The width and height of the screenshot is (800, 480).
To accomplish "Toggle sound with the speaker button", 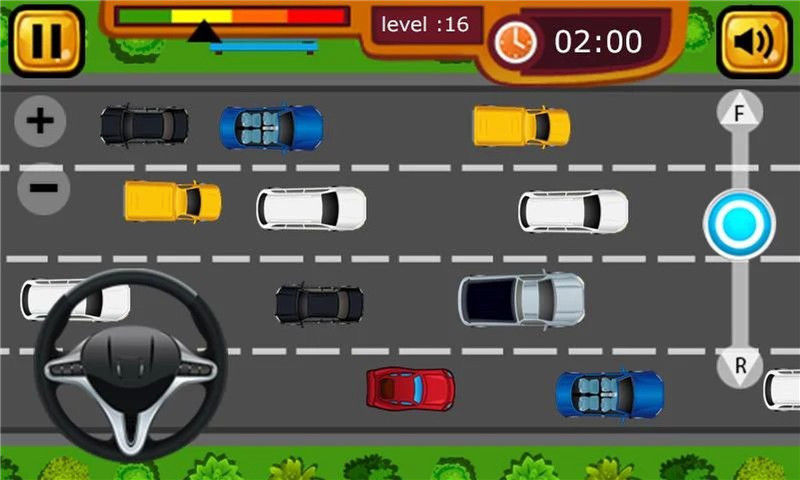I will click(x=755, y=41).
